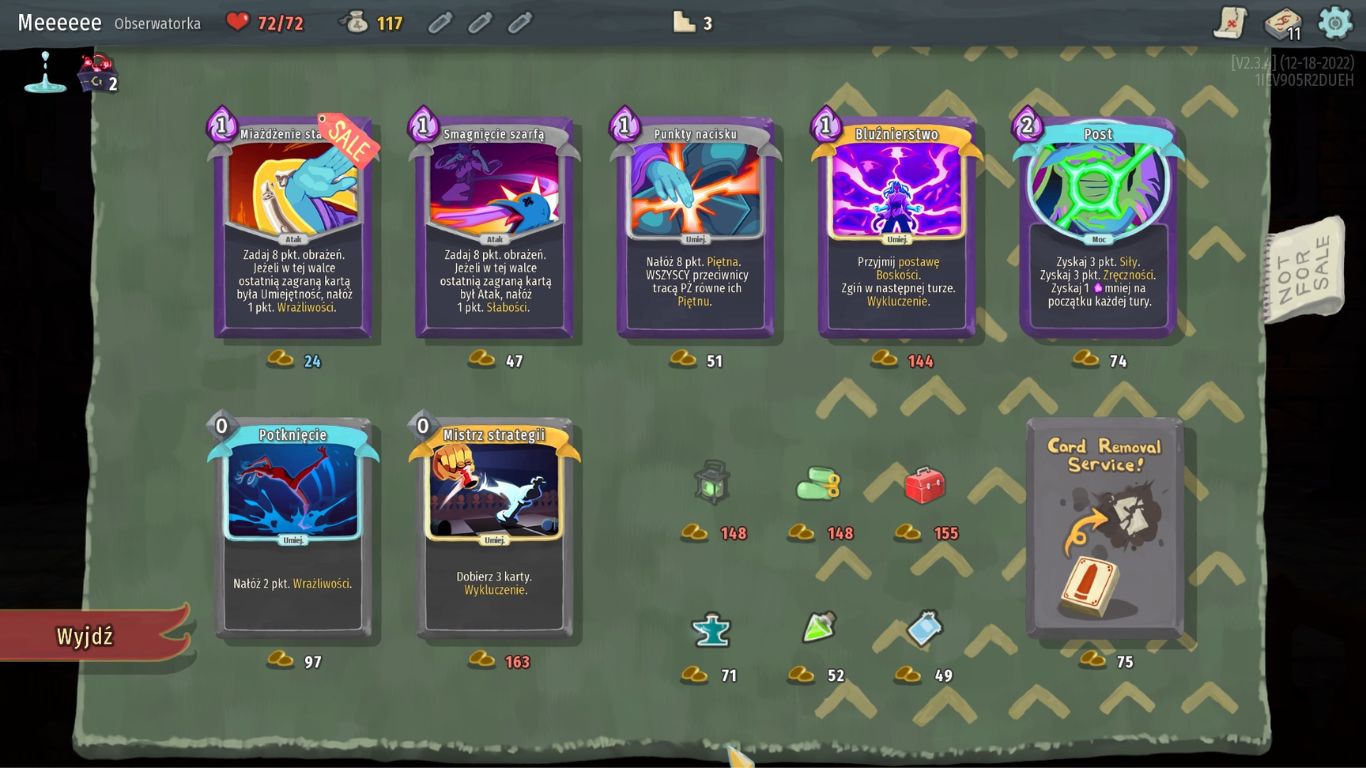
Task: Buy the green potion for 52 gold
Action: point(818,628)
